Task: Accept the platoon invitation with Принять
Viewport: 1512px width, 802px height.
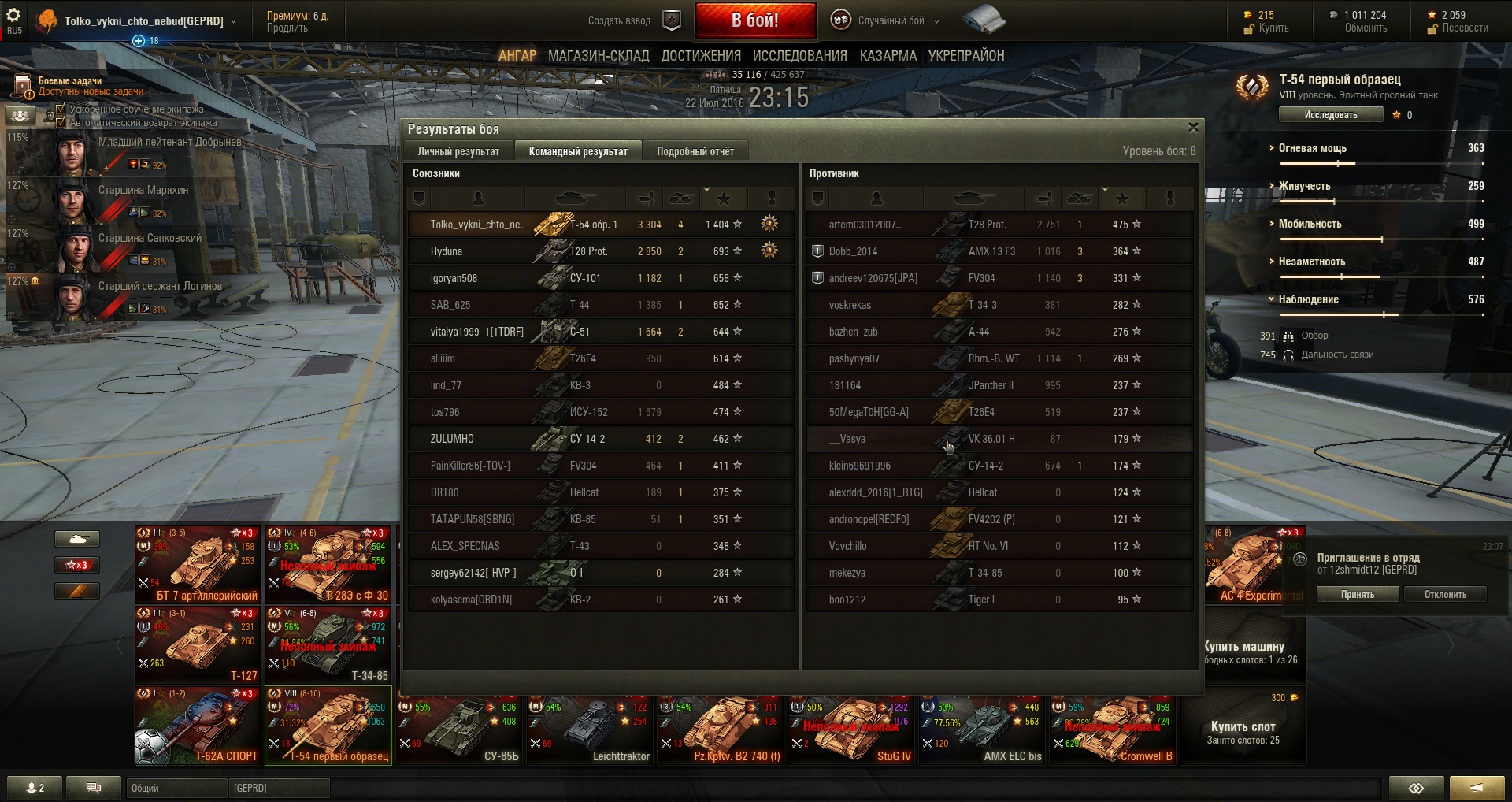Action: coord(1357,595)
